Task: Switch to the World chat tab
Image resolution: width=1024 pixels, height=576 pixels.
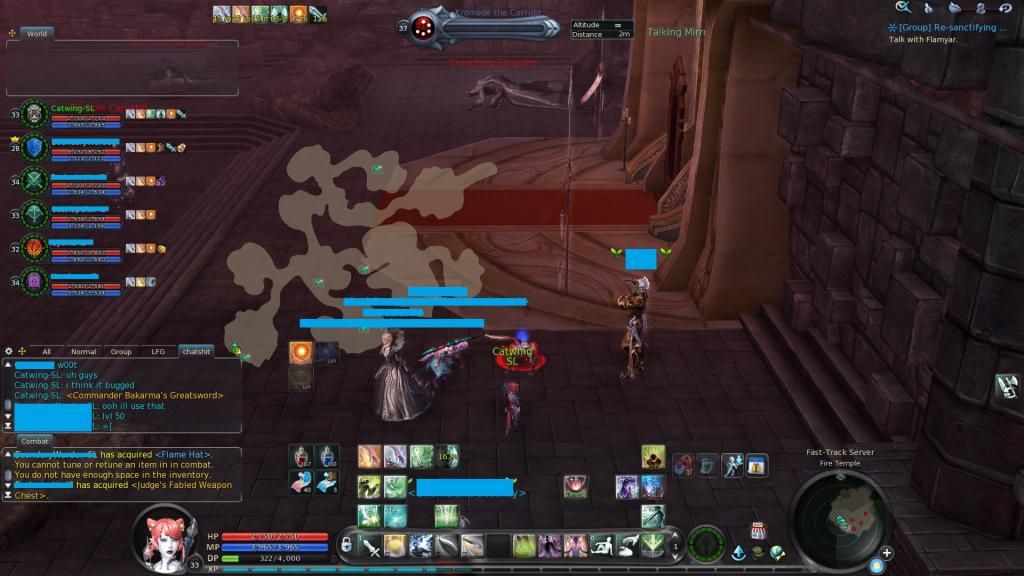Action: [x=37, y=33]
